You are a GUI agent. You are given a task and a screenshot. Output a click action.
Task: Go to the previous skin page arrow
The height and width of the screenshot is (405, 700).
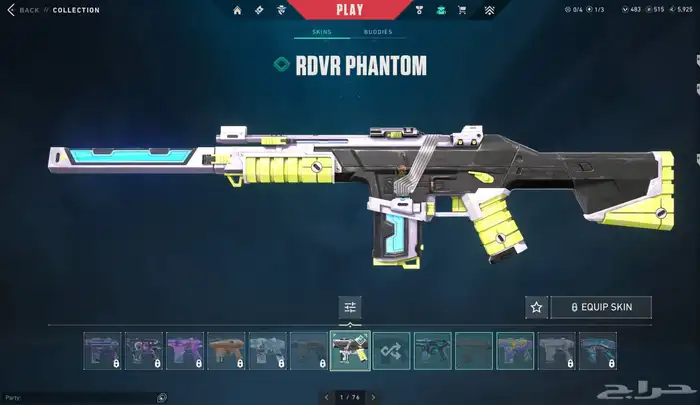(325, 397)
